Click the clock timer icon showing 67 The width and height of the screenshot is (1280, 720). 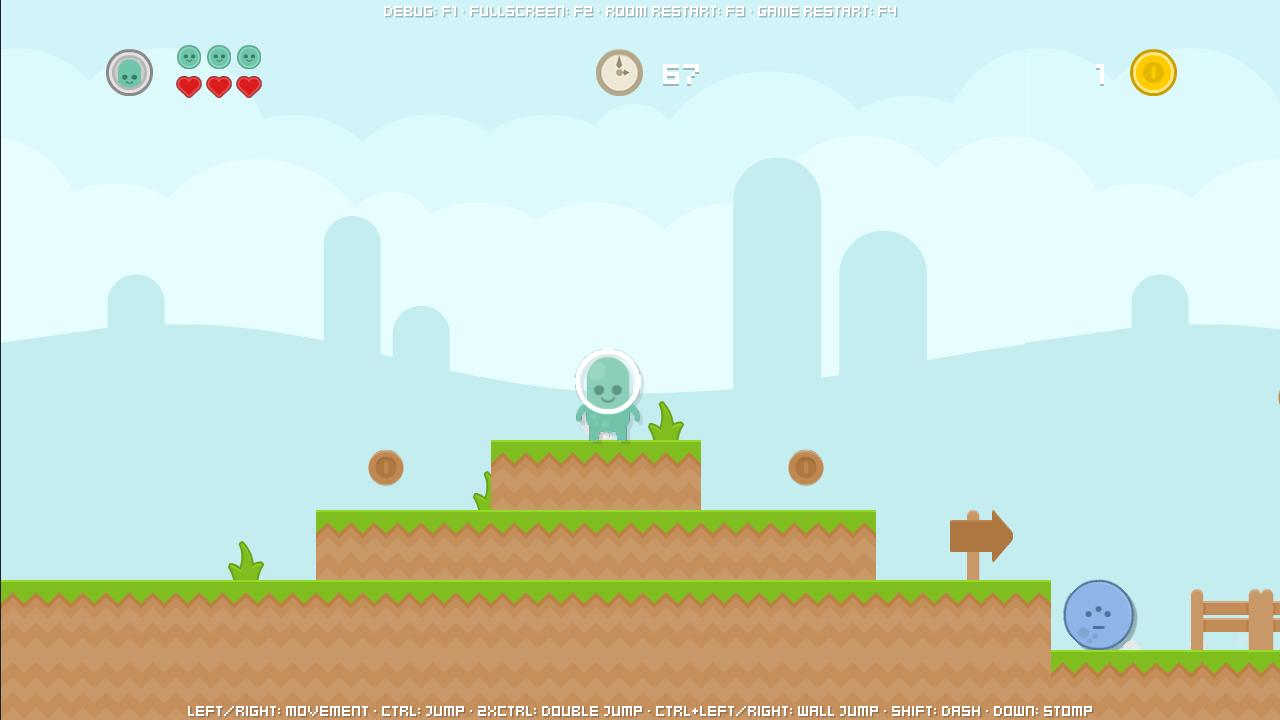coord(619,72)
